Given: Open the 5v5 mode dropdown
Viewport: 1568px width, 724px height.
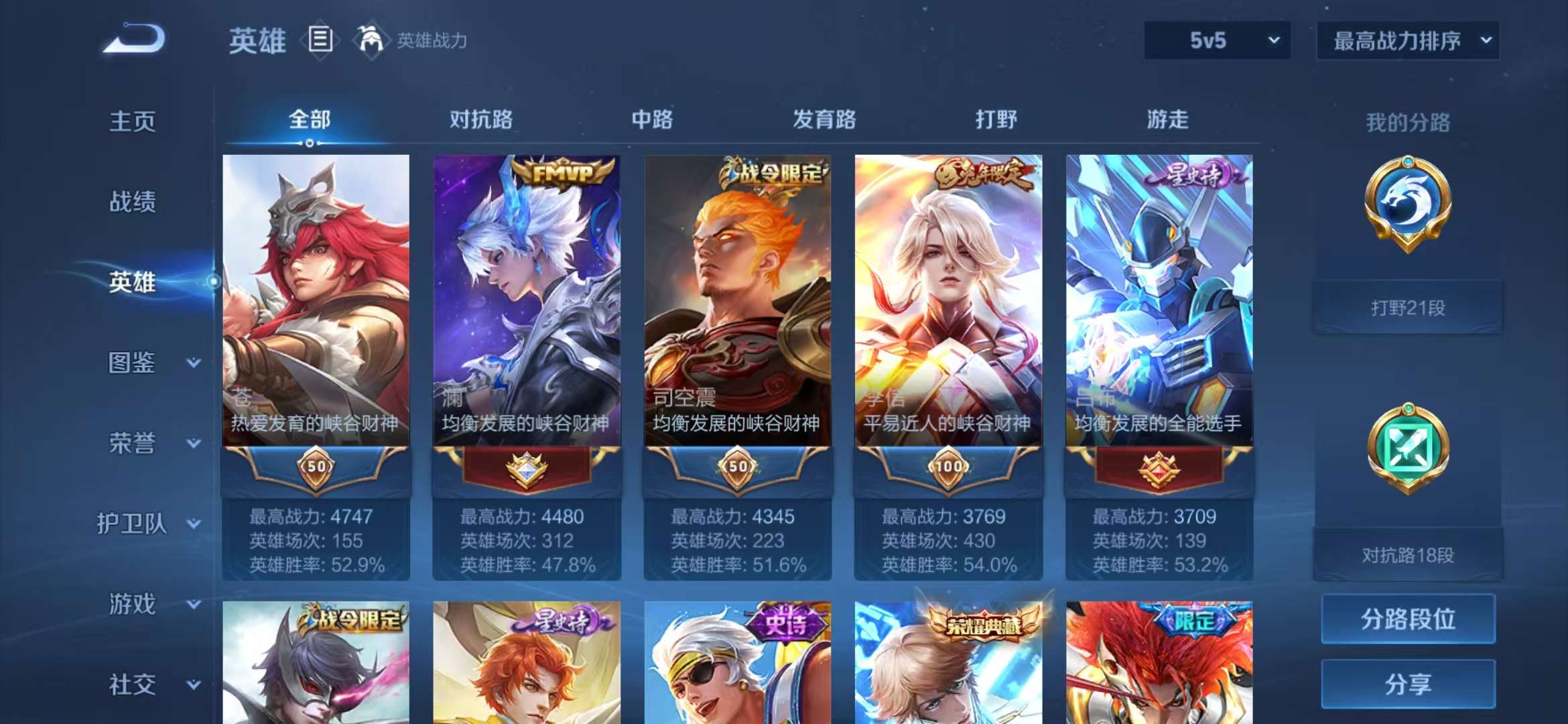Looking at the screenshot, I should click(1215, 40).
